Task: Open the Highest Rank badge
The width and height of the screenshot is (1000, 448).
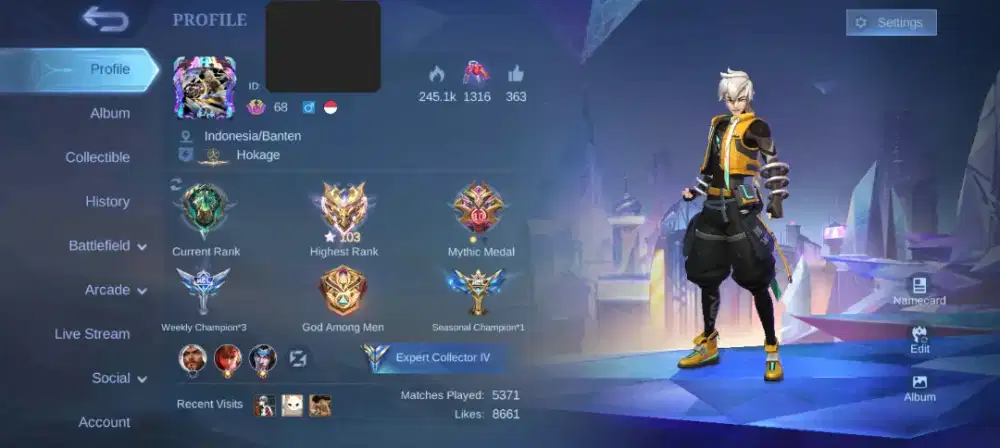Action: coord(343,209)
